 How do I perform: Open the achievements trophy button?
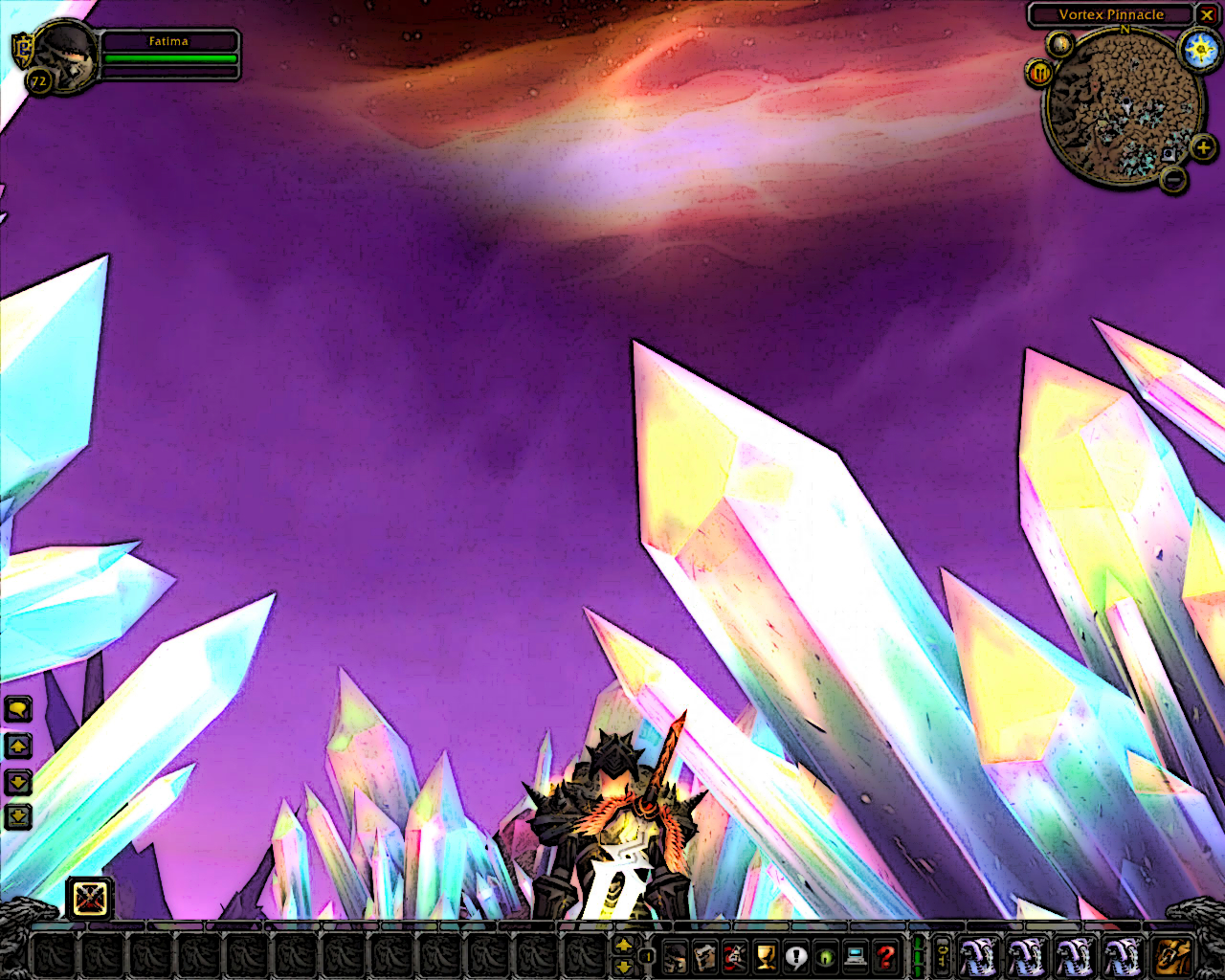point(766,956)
